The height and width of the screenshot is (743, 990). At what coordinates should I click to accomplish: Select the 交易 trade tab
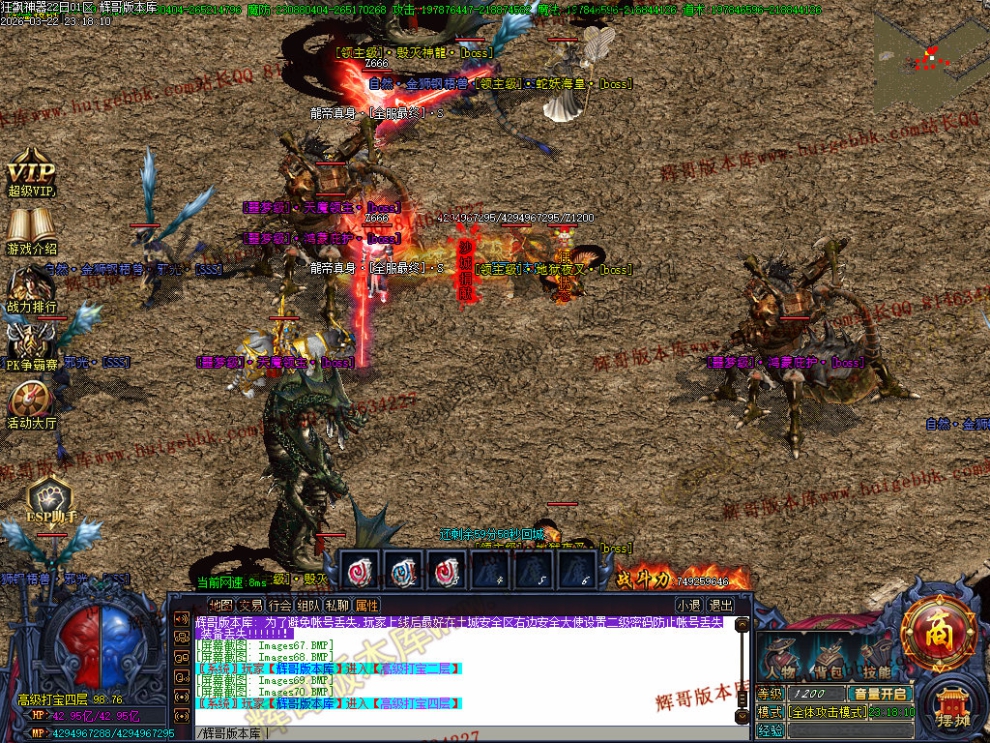point(250,605)
